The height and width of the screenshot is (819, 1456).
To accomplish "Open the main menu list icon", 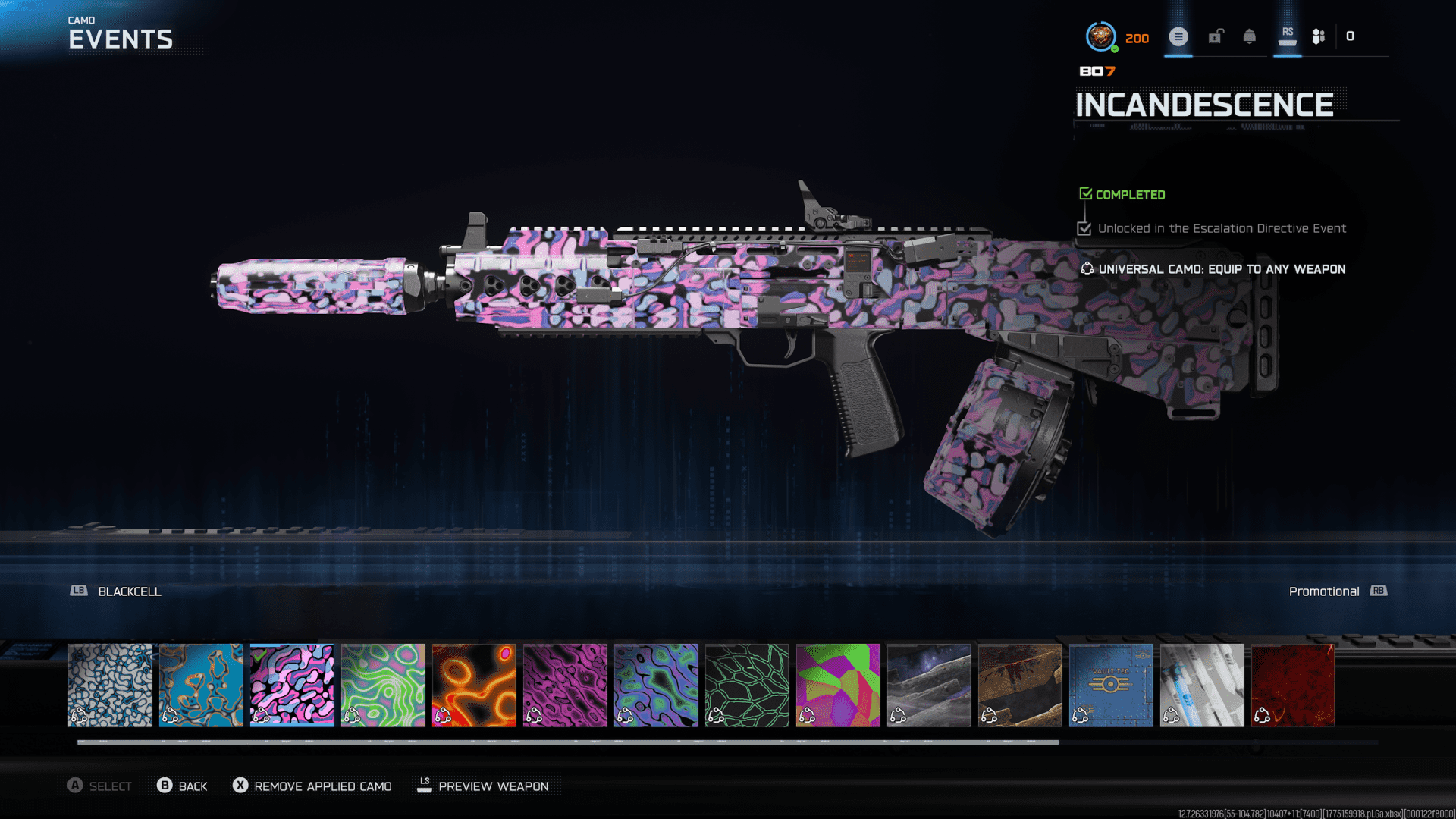I will pos(1178,36).
